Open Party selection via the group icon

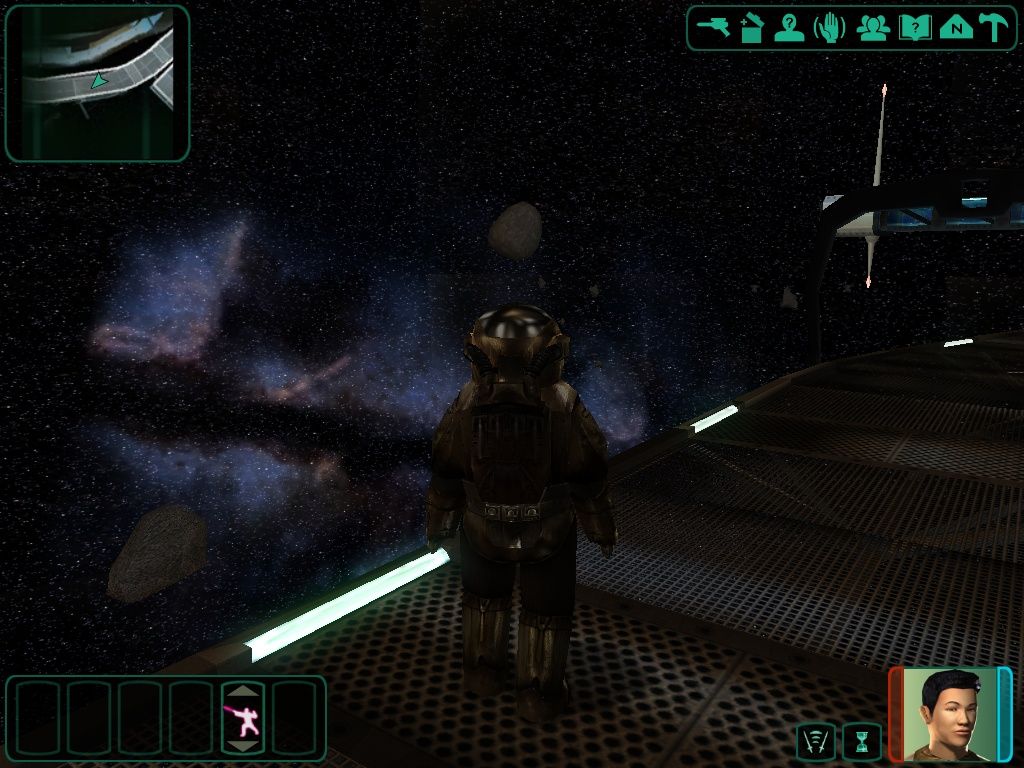872,28
